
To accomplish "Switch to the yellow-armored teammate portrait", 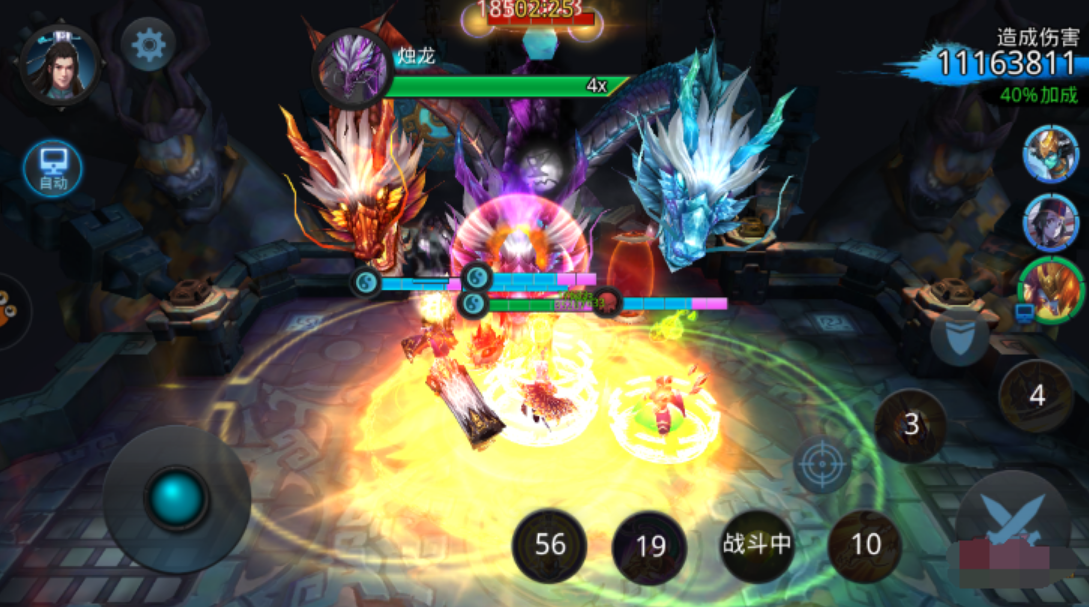I will [1050, 154].
